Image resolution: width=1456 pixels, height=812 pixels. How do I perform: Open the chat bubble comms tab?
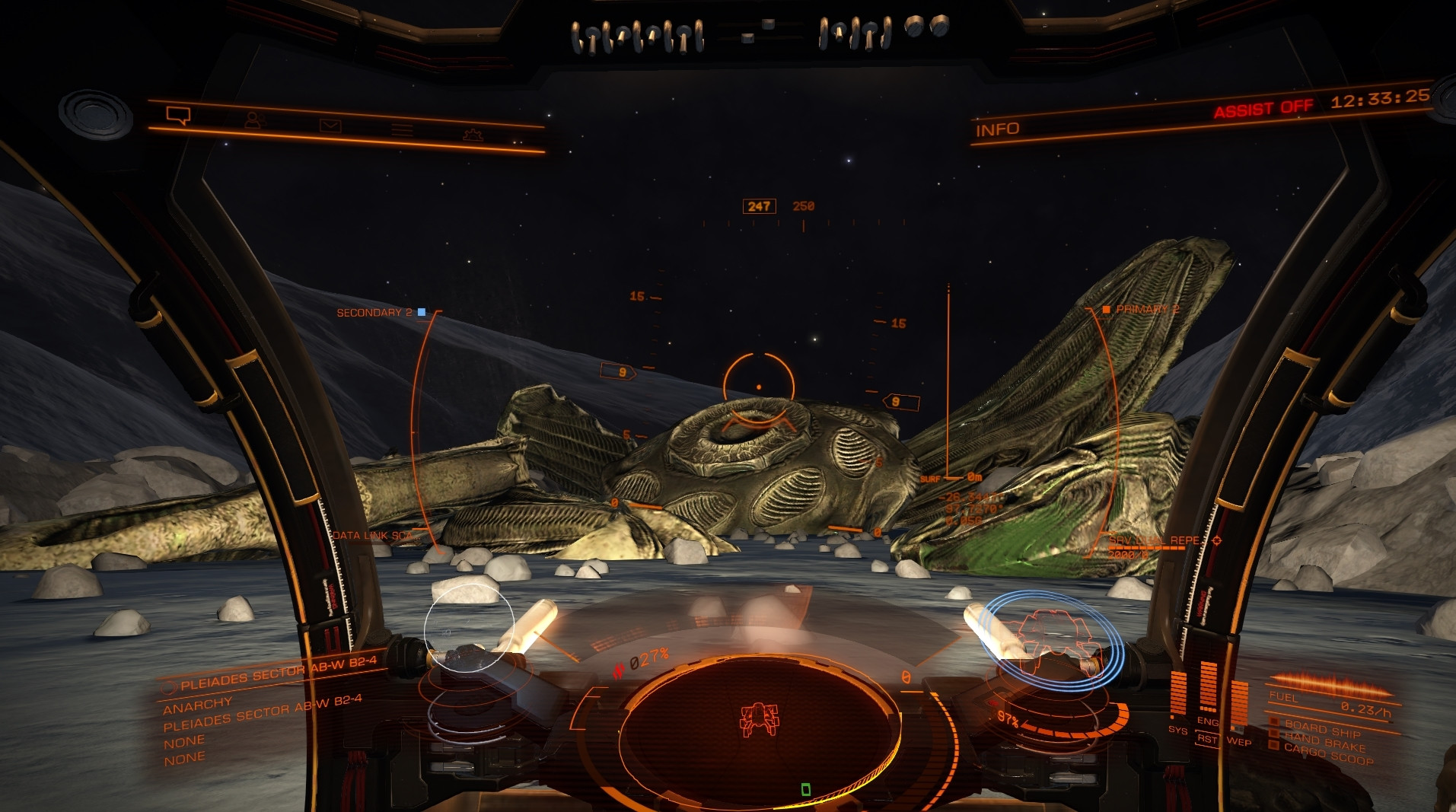178,115
